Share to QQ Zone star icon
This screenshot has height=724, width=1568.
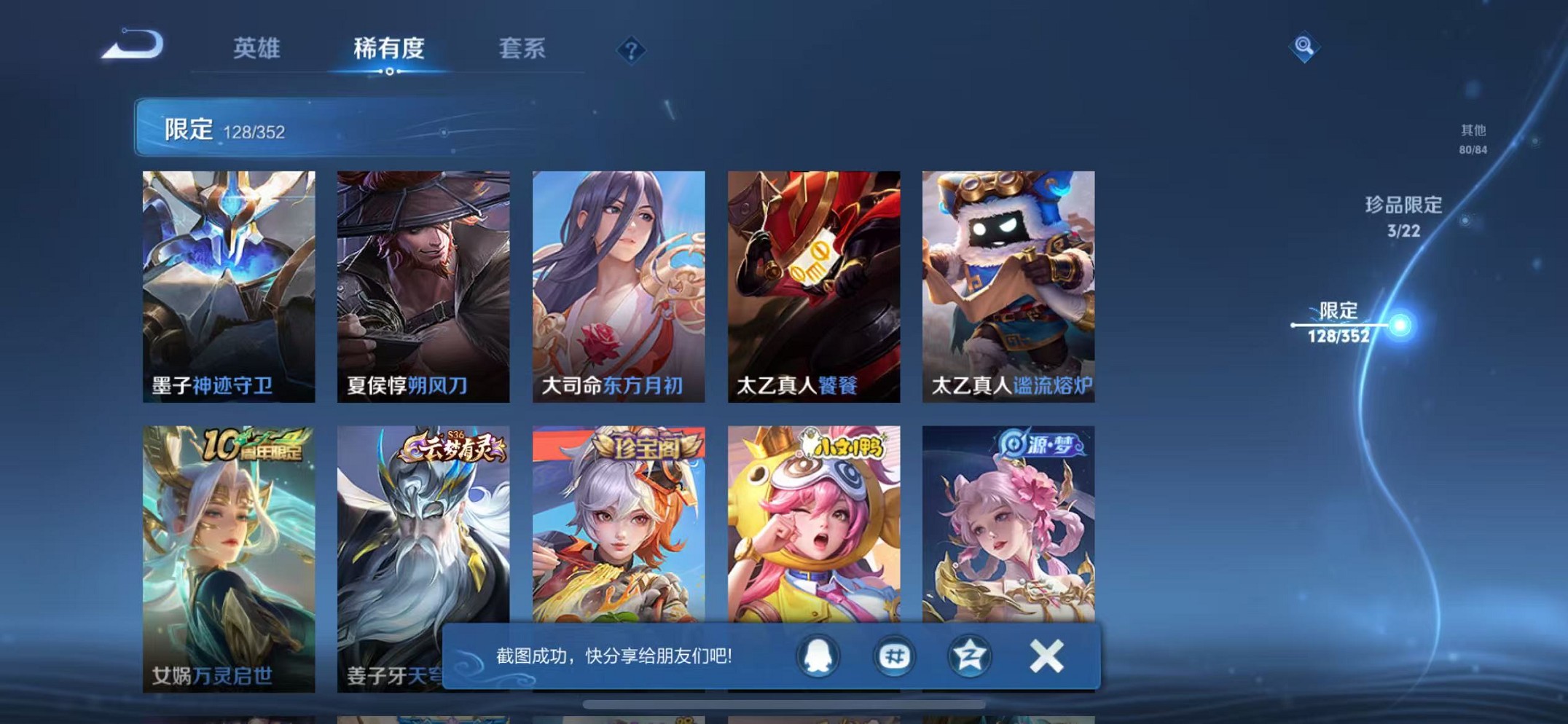(x=970, y=656)
